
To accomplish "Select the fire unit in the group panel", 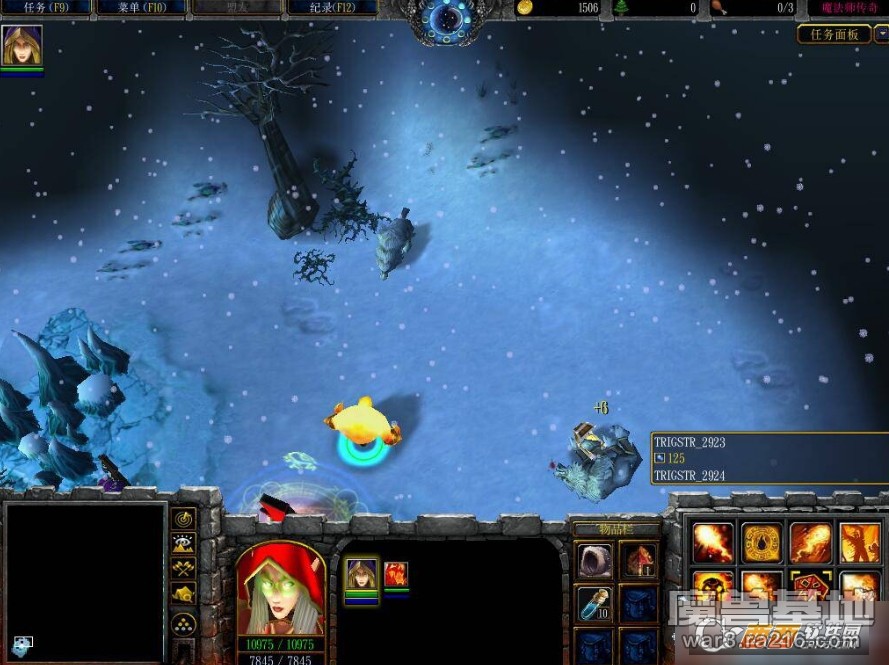I will click(x=396, y=574).
